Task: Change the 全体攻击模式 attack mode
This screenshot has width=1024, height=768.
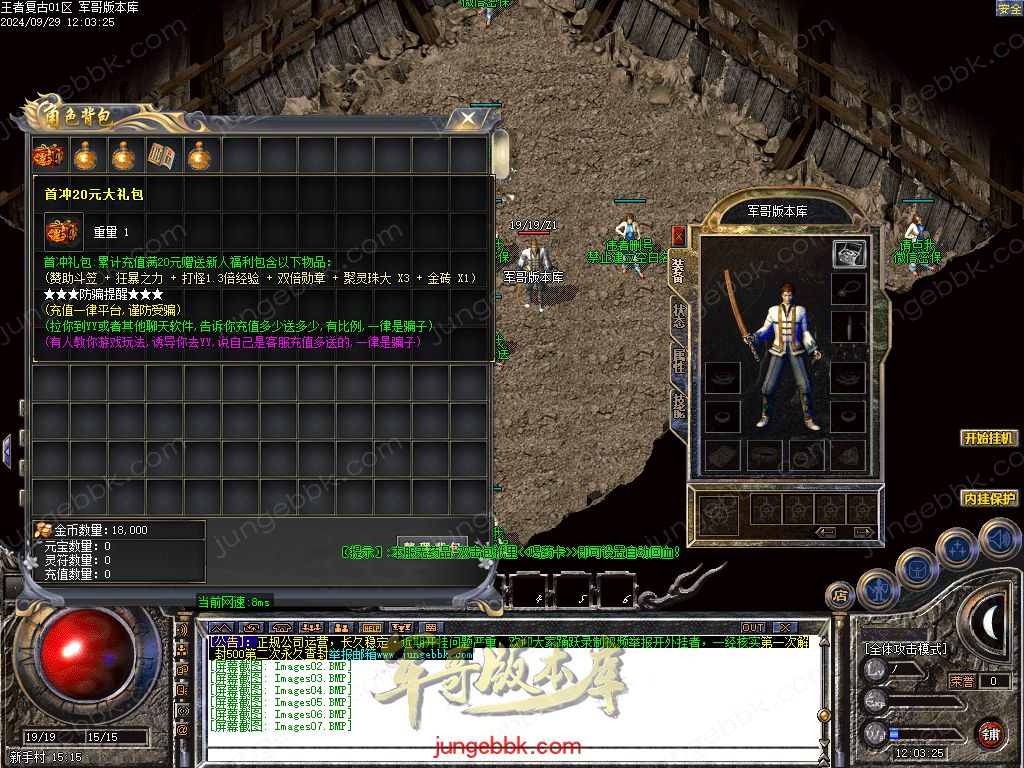Action: click(x=906, y=649)
